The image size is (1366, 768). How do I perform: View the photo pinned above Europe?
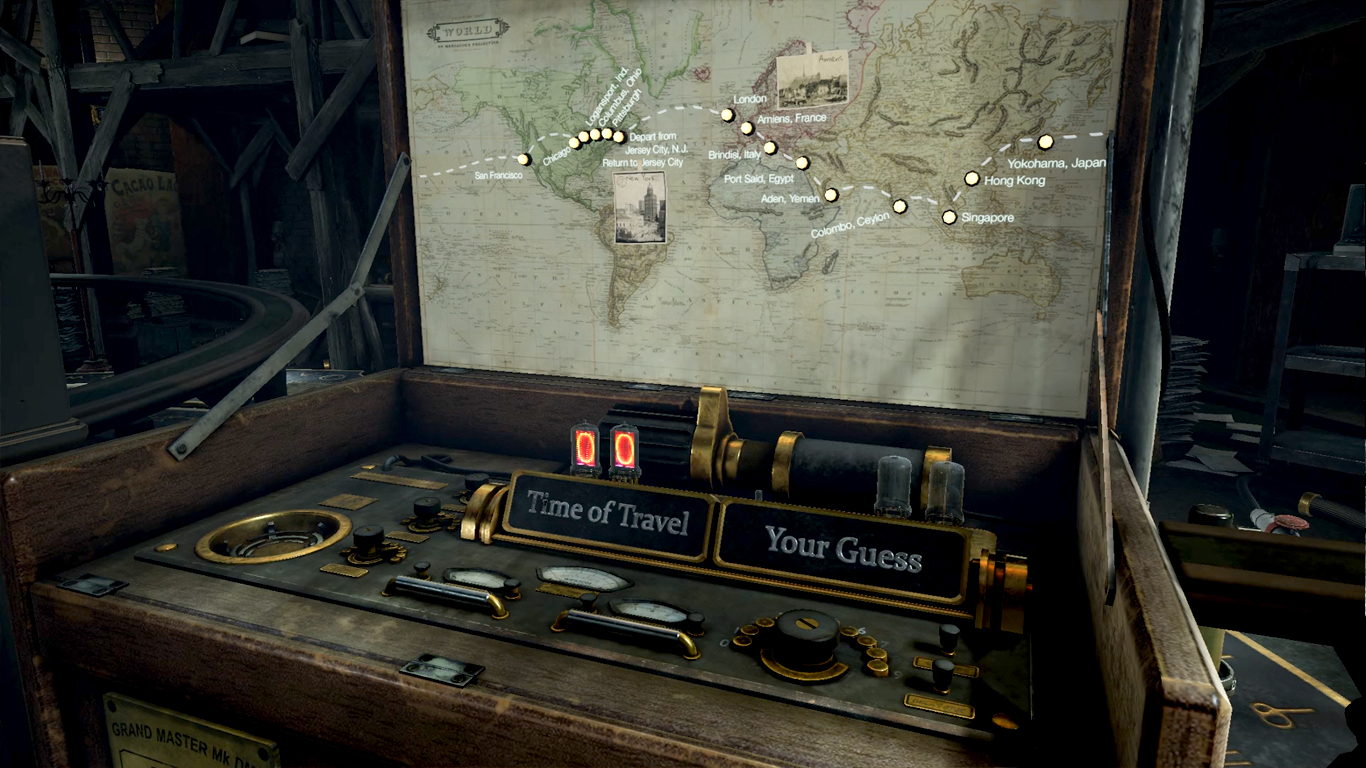(812, 79)
